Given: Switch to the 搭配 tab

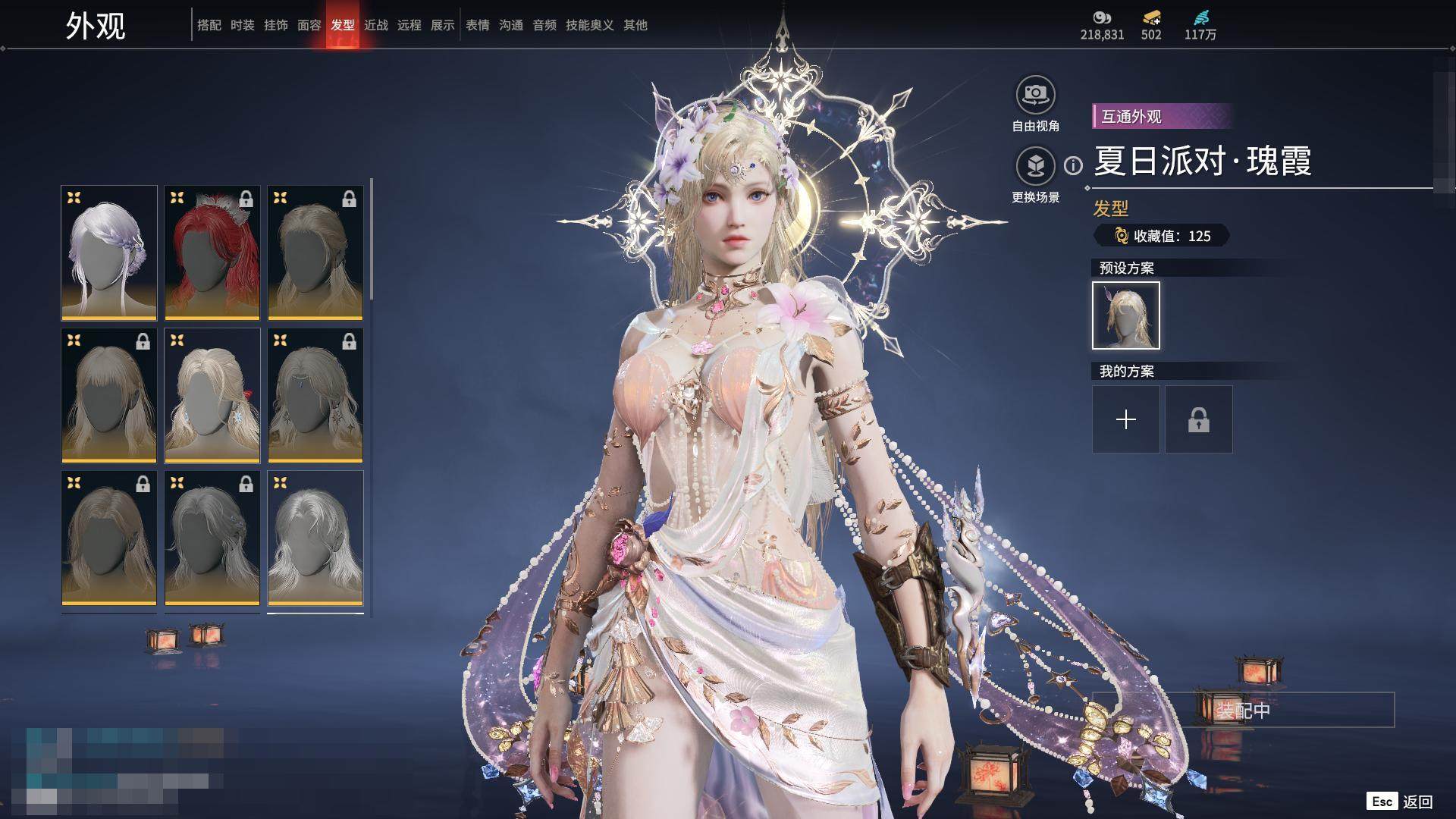Looking at the screenshot, I should pyautogui.click(x=209, y=25).
